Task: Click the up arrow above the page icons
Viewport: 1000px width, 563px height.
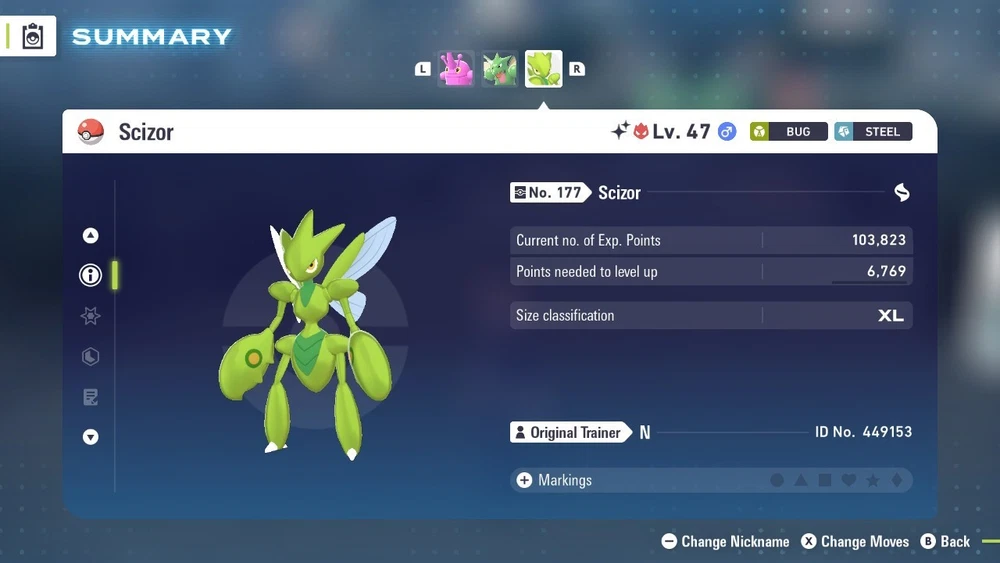Action: [x=91, y=236]
